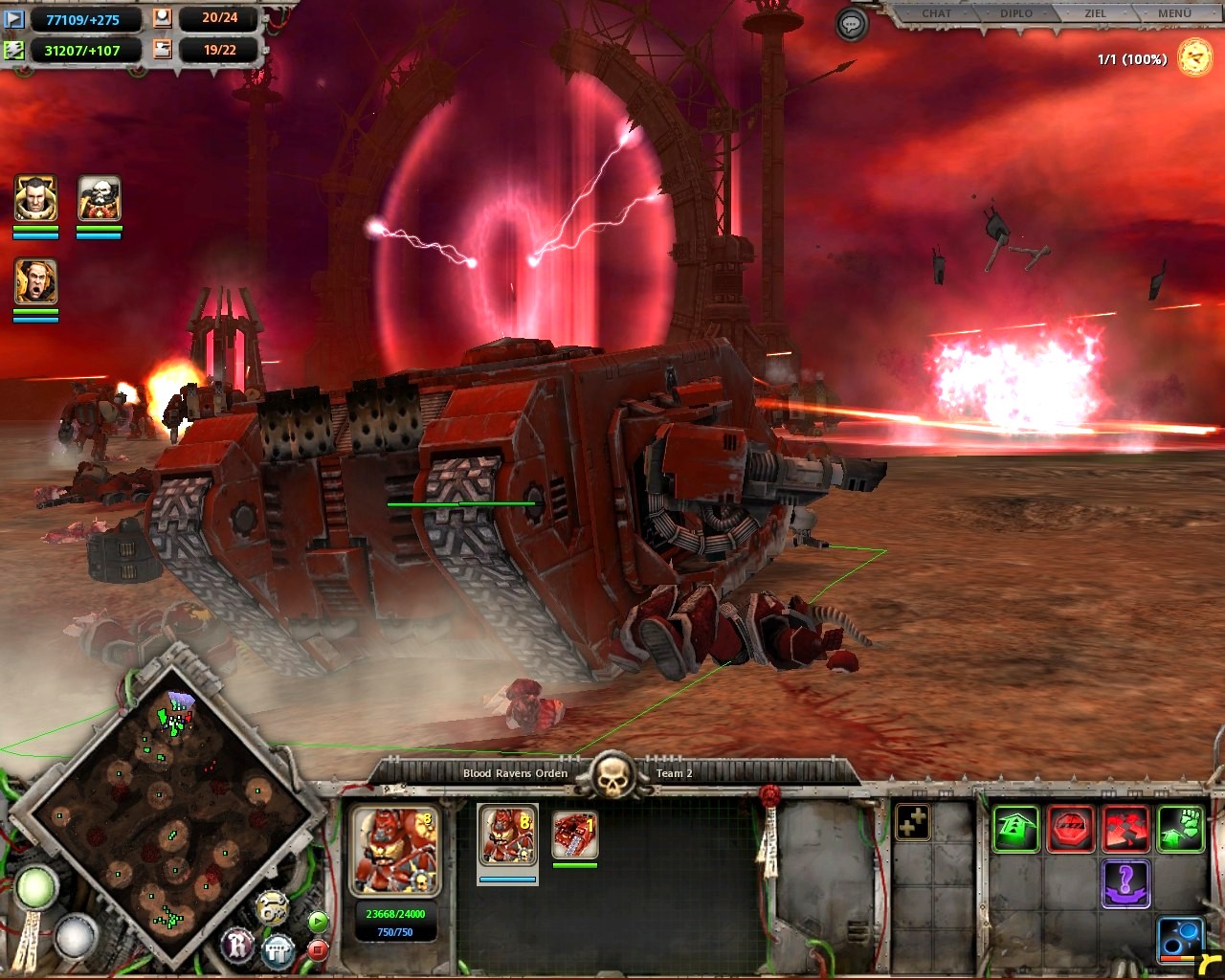Click the glowing orange relic icon
The width and height of the screenshot is (1225, 980).
(x=1194, y=57)
